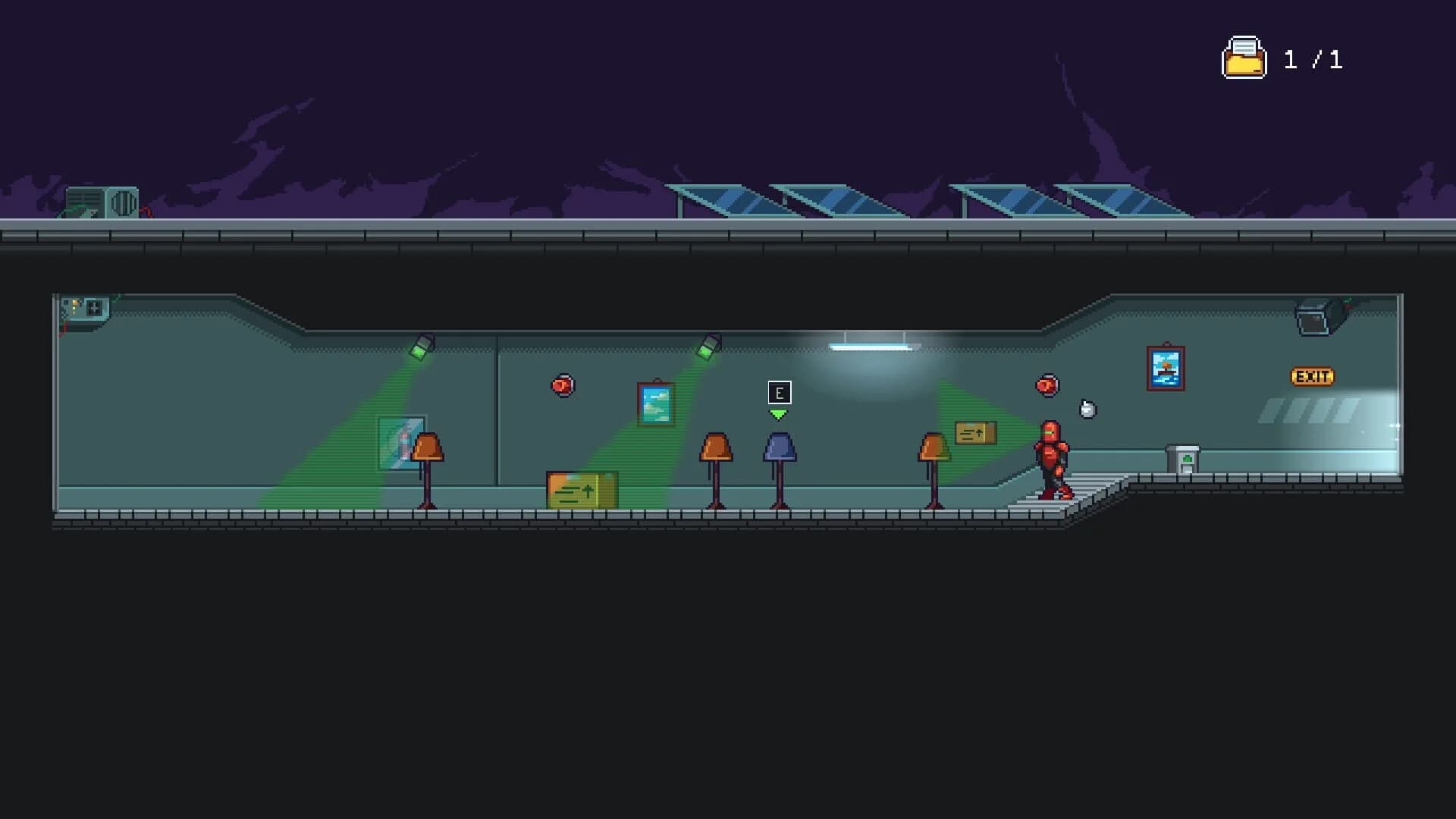Select the red orb left of the seascape painting
The height and width of the screenshot is (819, 1456).
click(562, 385)
